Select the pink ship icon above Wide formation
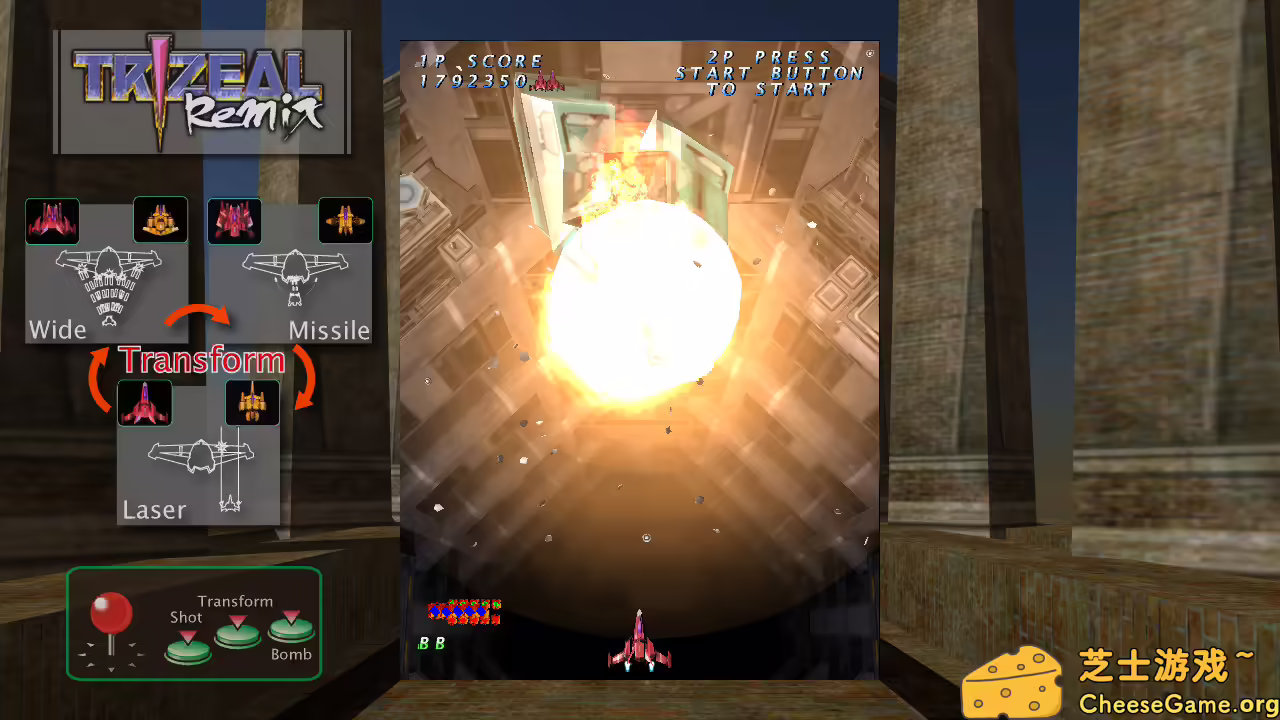 tap(52, 220)
